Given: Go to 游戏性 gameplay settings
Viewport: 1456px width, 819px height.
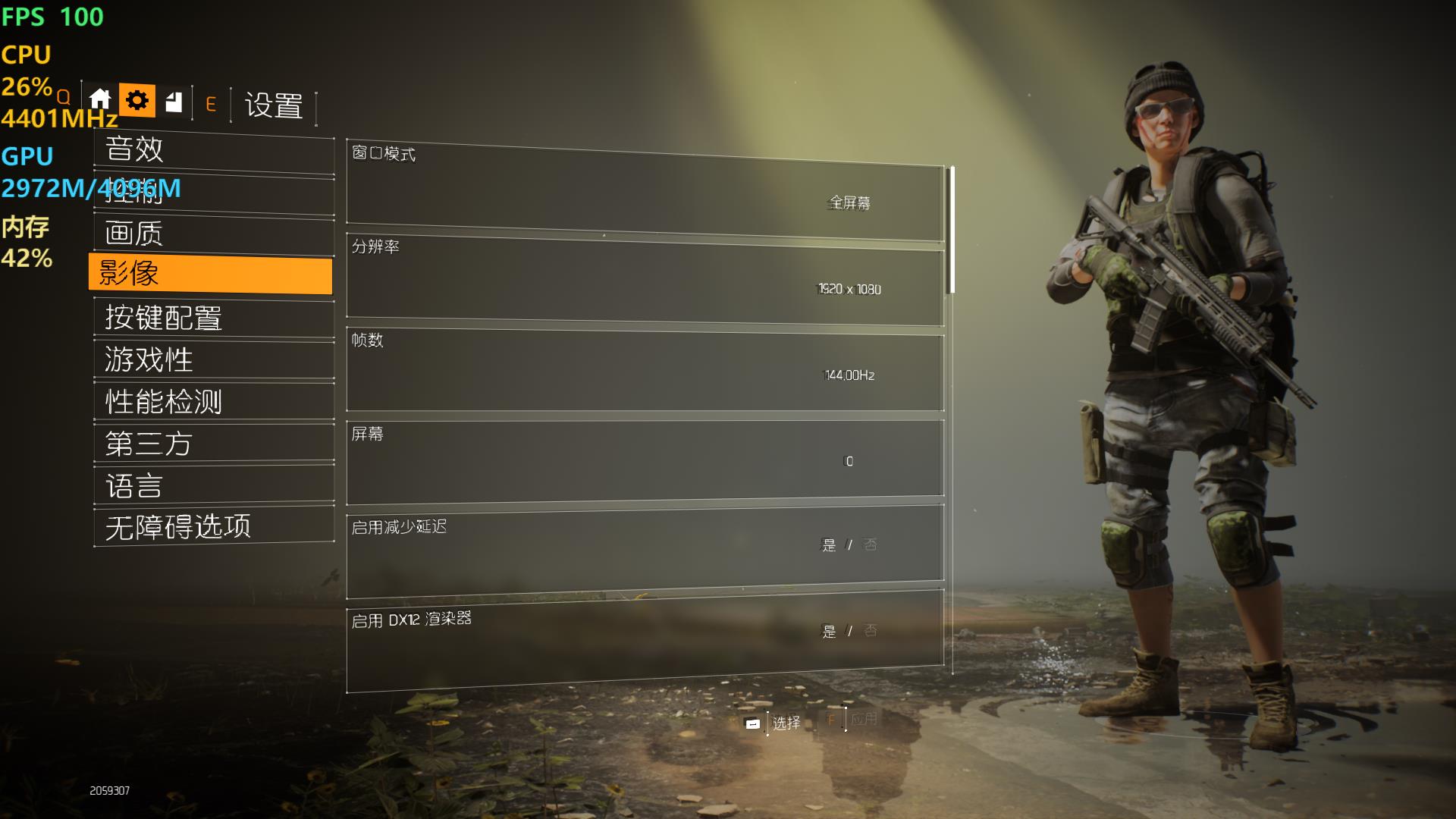Looking at the screenshot, I should (x=213, y=359).
